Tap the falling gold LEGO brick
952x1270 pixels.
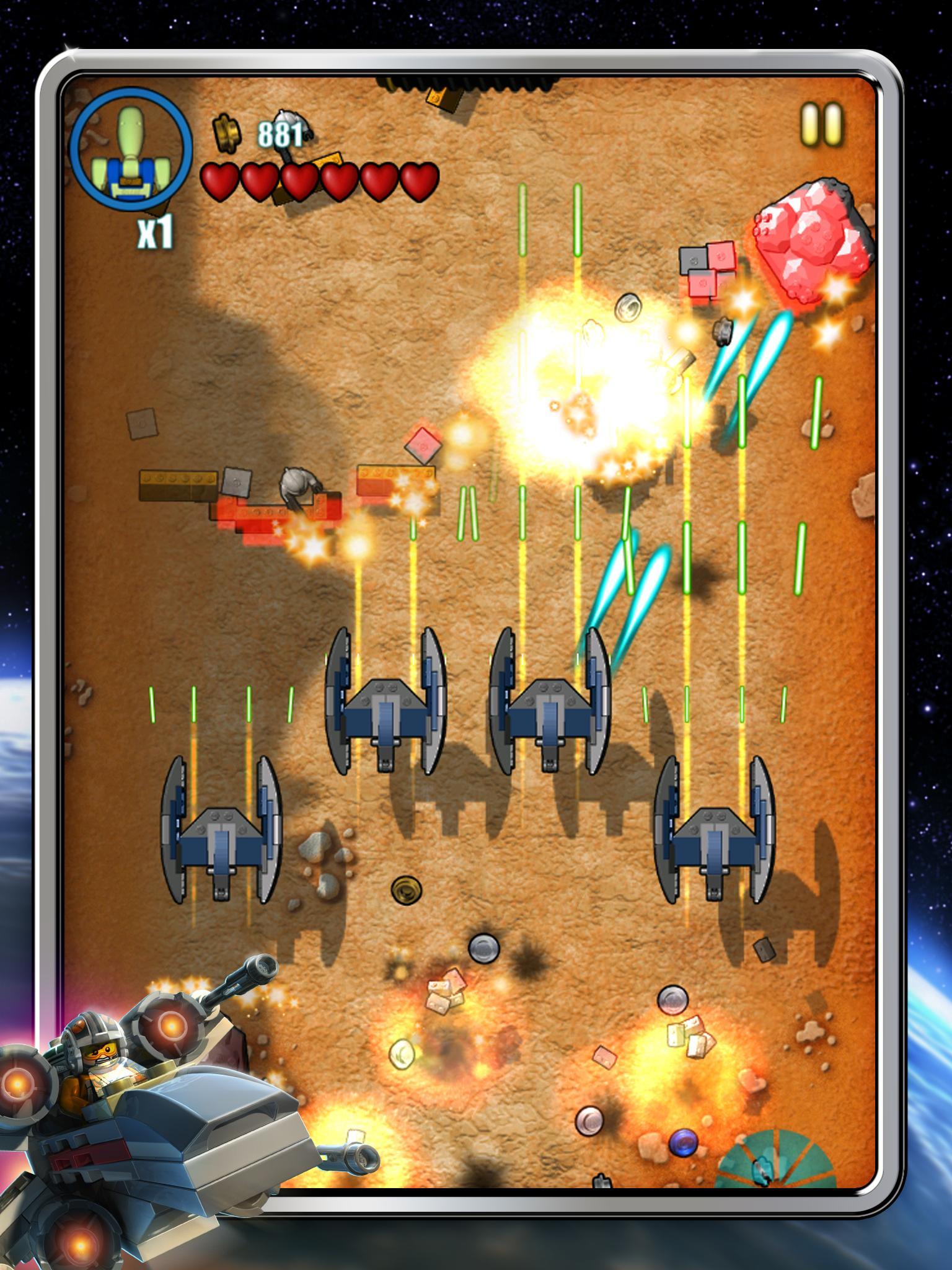443,98
